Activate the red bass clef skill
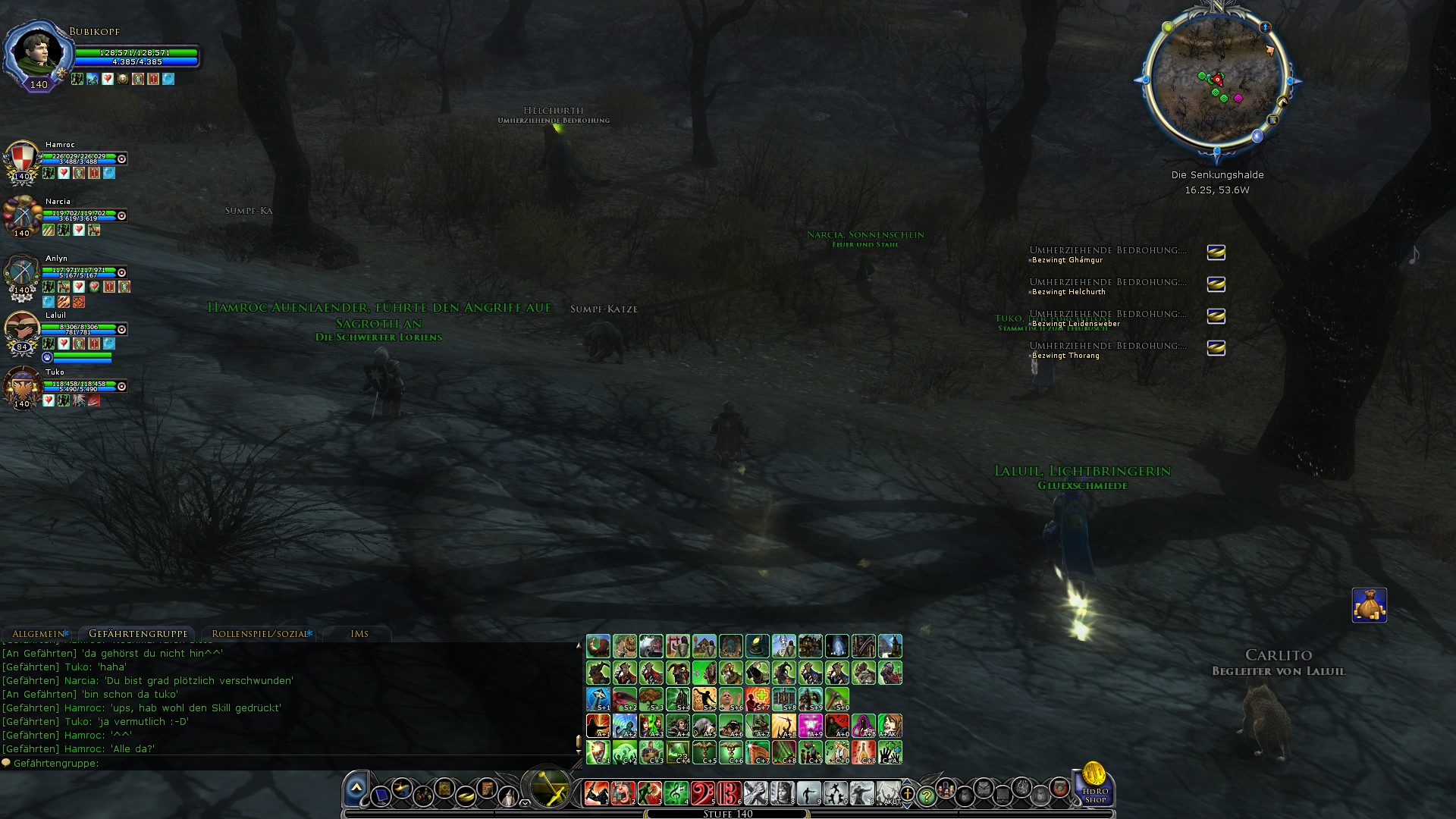The width and height of the screenshot is (1456, 819). click(703, 793)
